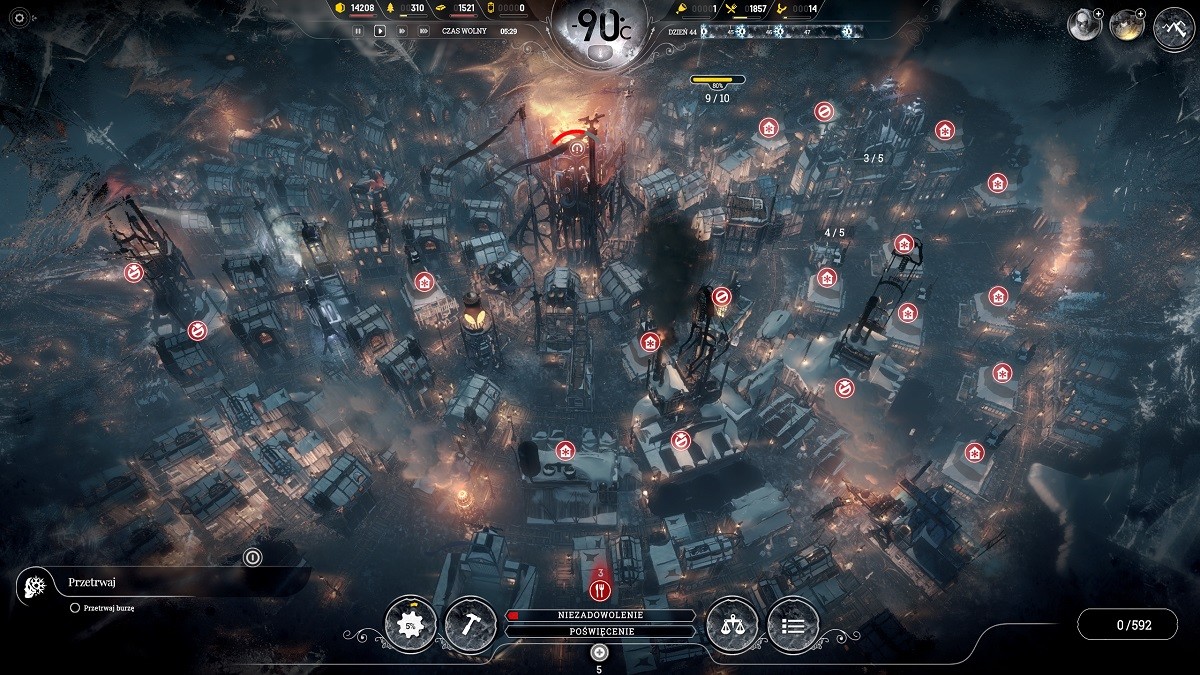Switch to triple fast-forward speed
This screenshot has height=675, width=1200.
pos(424,31)
